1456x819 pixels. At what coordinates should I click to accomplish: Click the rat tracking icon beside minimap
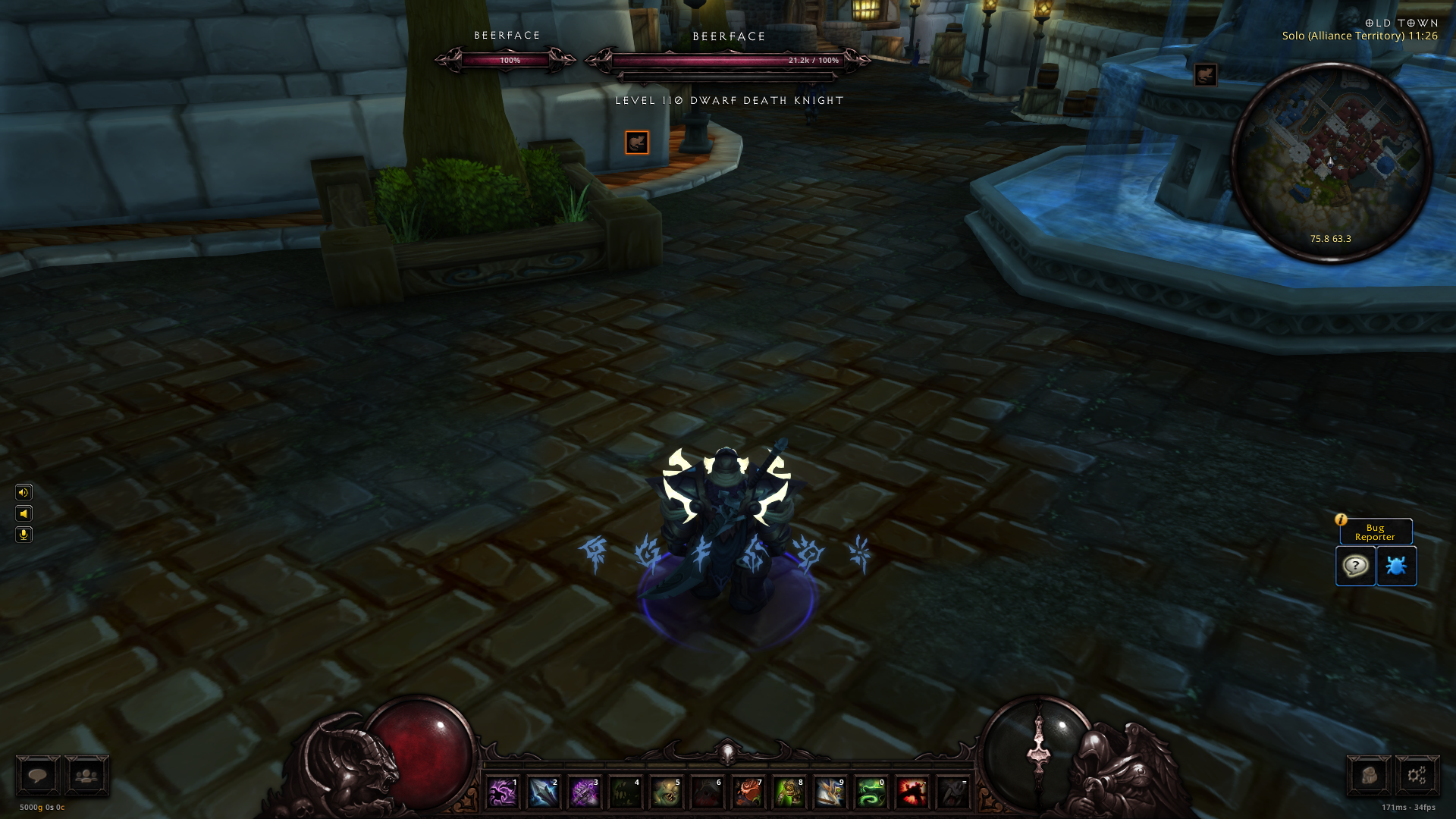[x=1206, y=75]
